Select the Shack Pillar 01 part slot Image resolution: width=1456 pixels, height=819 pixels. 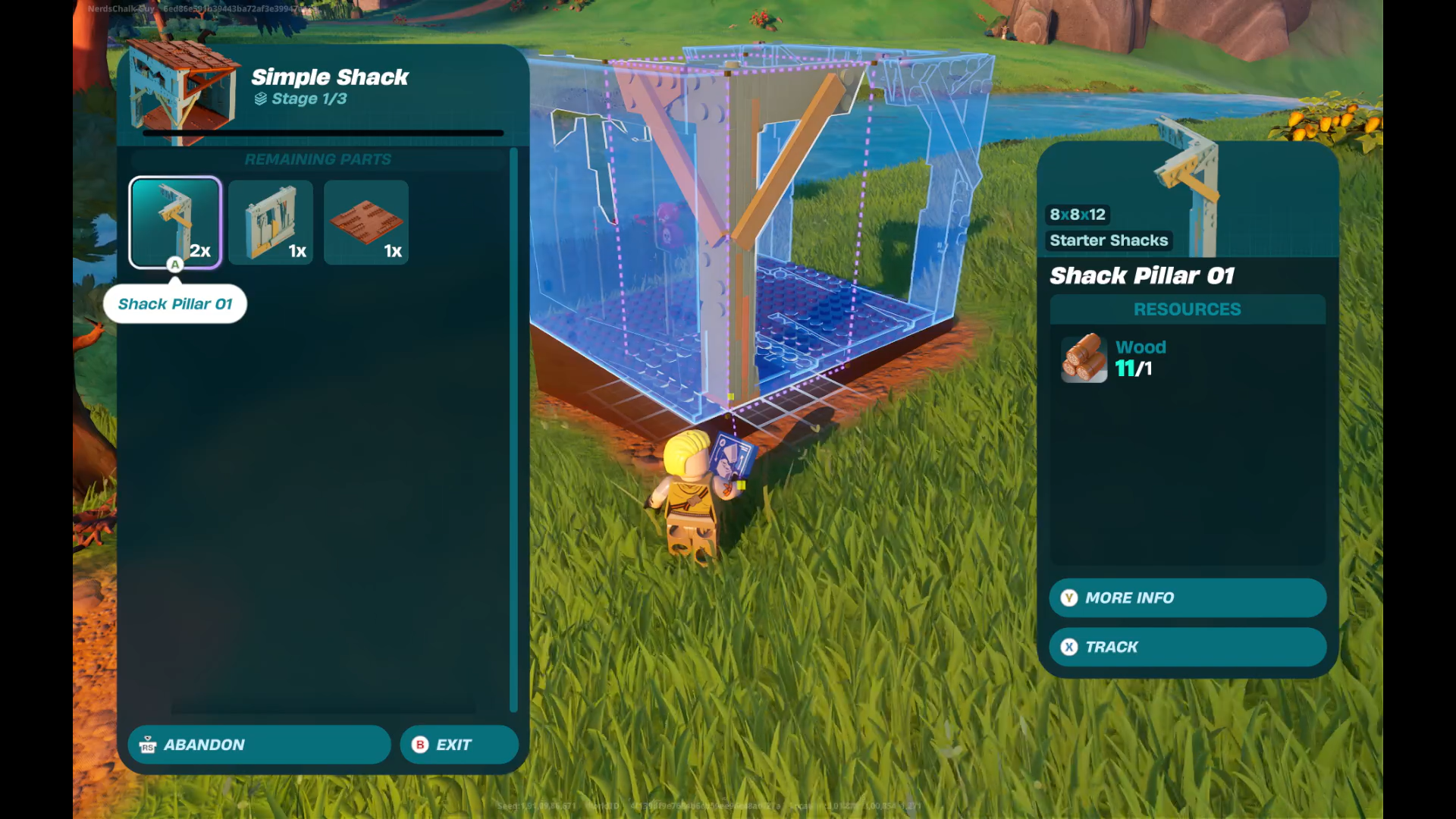coord(175,222)
